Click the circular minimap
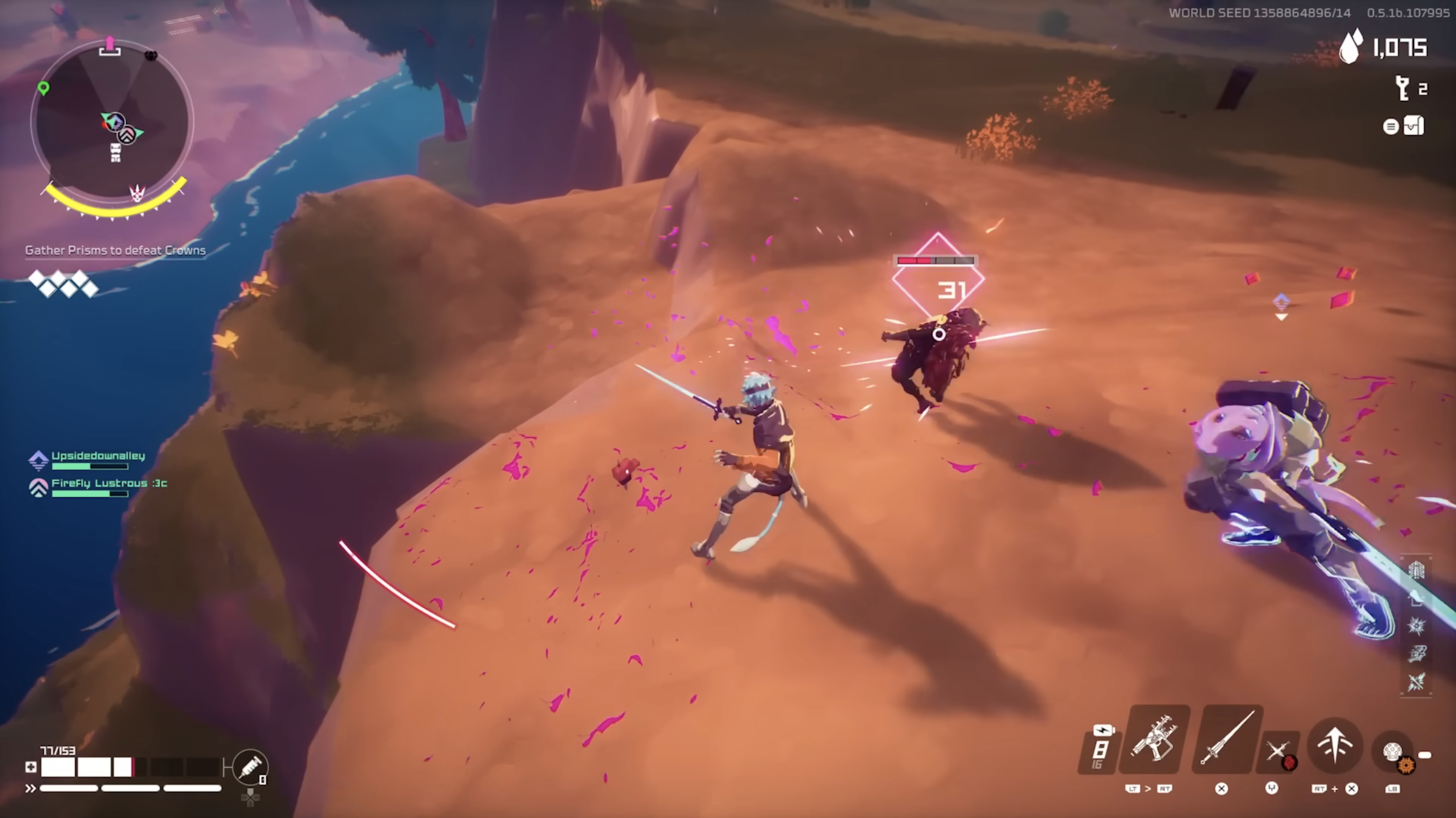The width and height of the screenshot is (1456, 818). (112, 122)
